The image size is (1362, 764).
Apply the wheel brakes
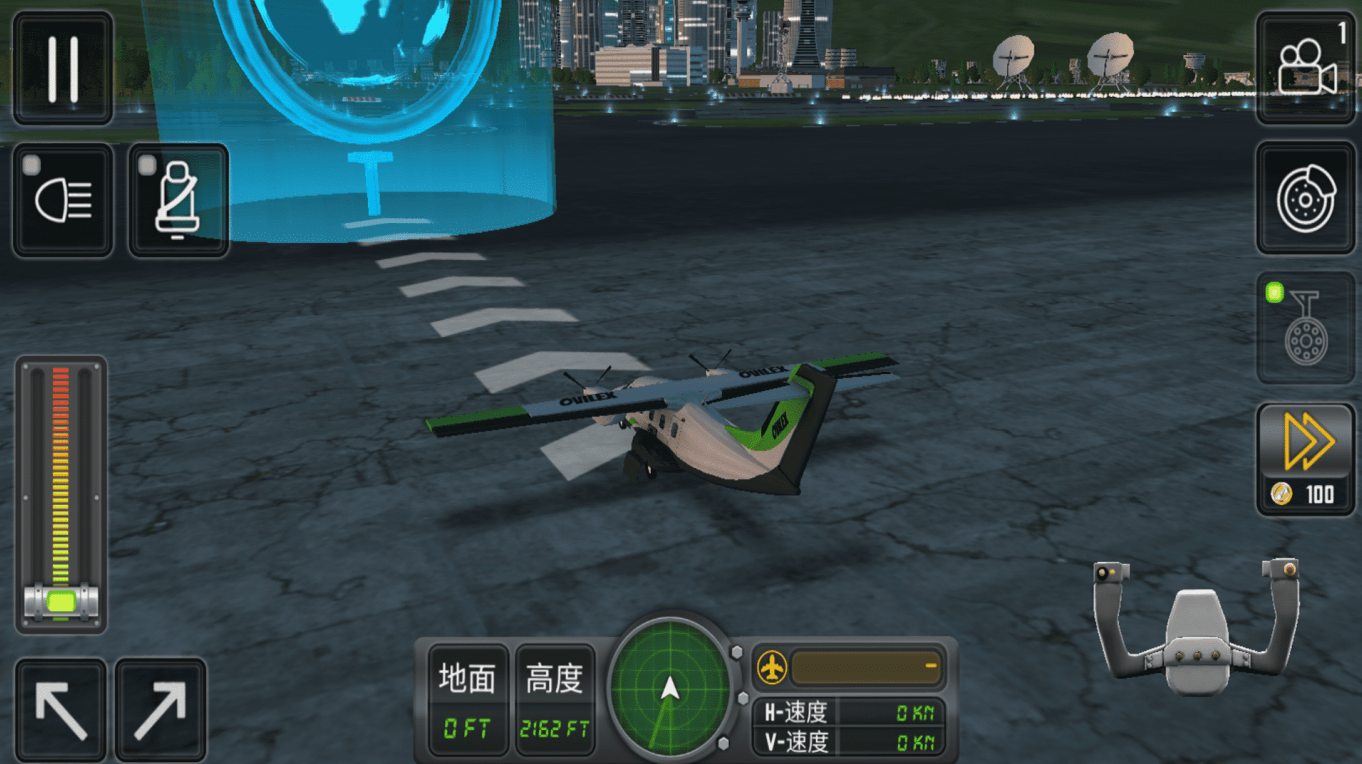point(1305,196)
